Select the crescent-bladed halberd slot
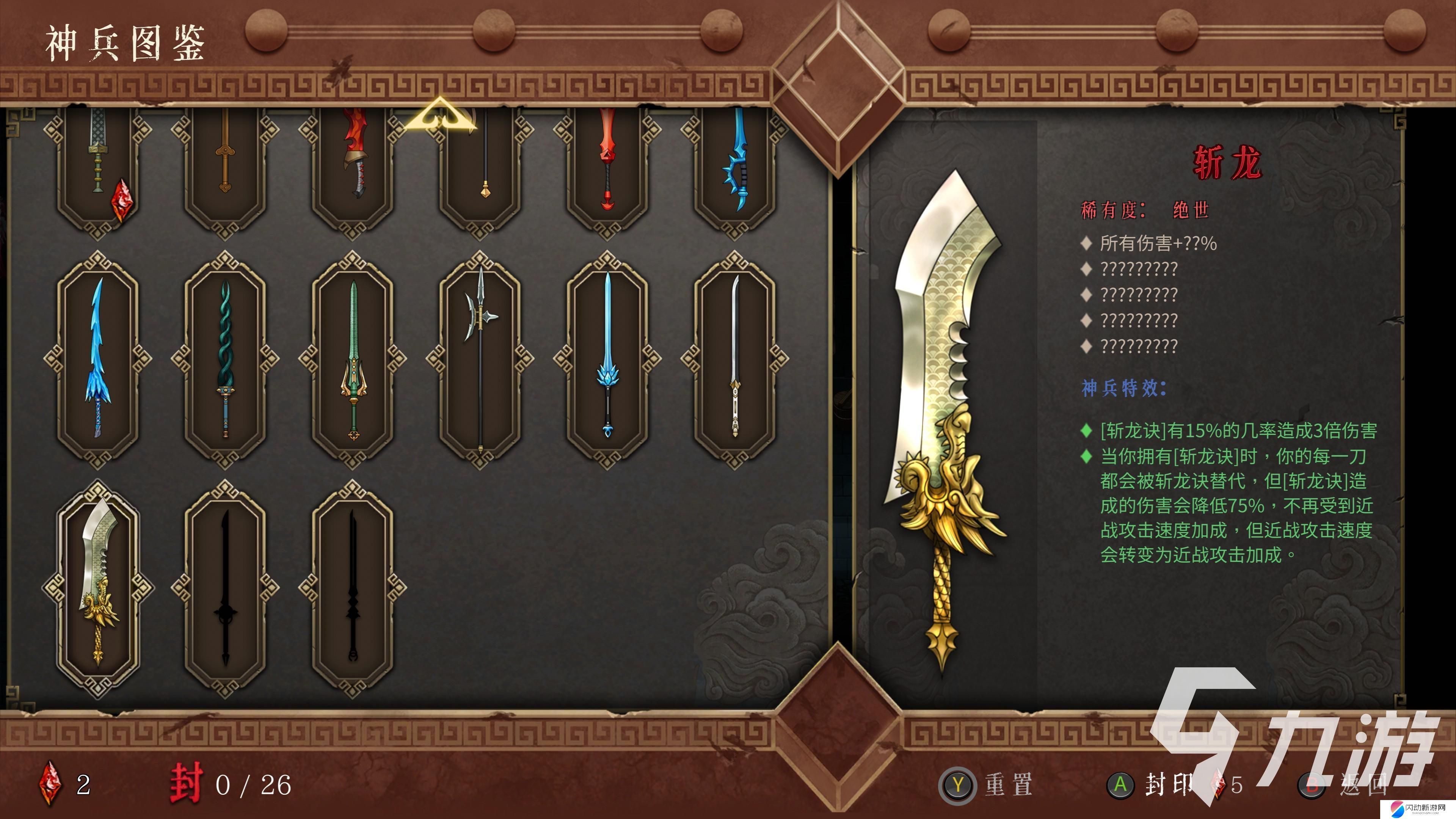The height and width of the screenshot is (819, 1456). pyautogui.click(x=480, y=359)
